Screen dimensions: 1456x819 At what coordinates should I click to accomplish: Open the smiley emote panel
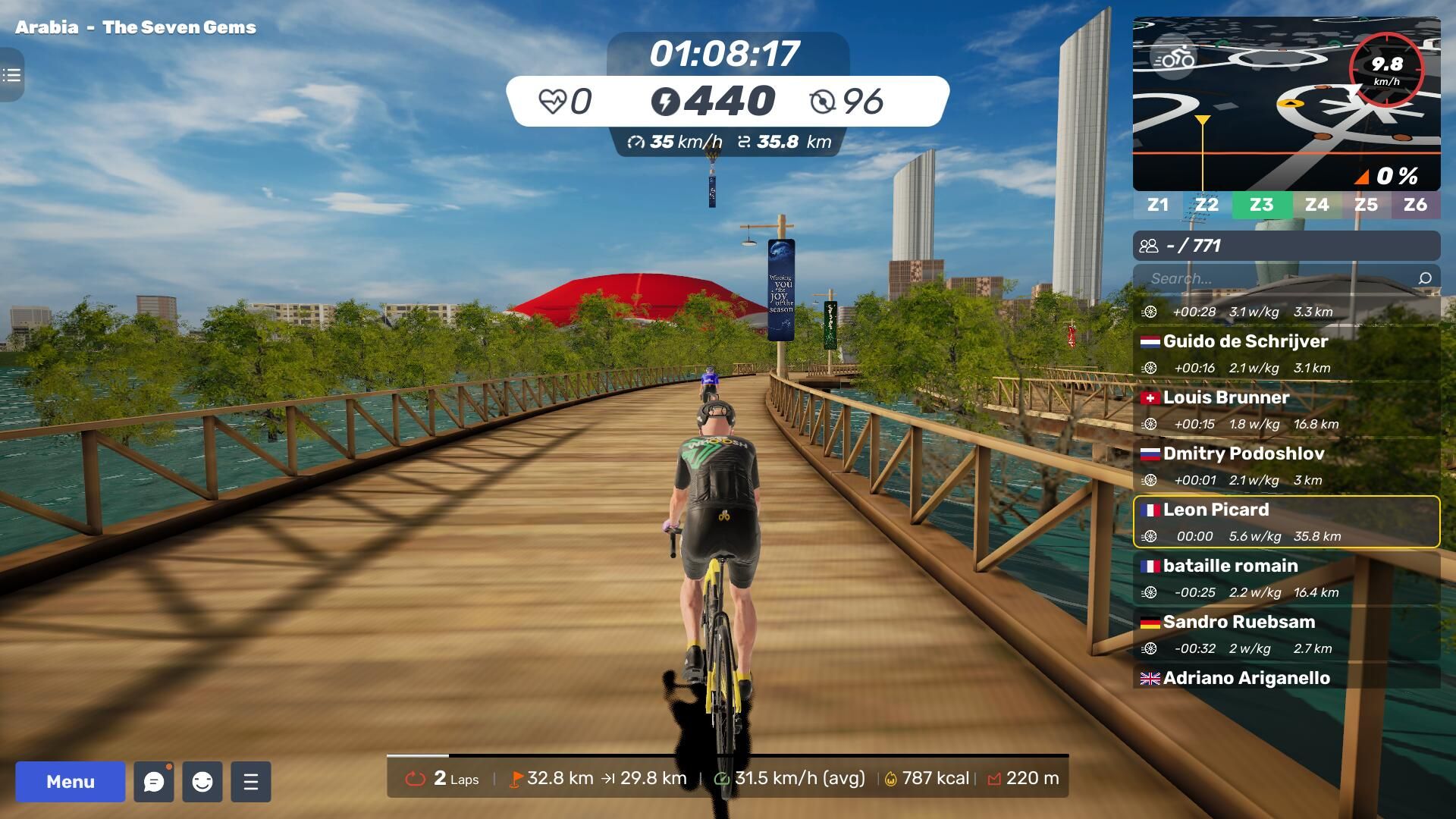(202, 782)
